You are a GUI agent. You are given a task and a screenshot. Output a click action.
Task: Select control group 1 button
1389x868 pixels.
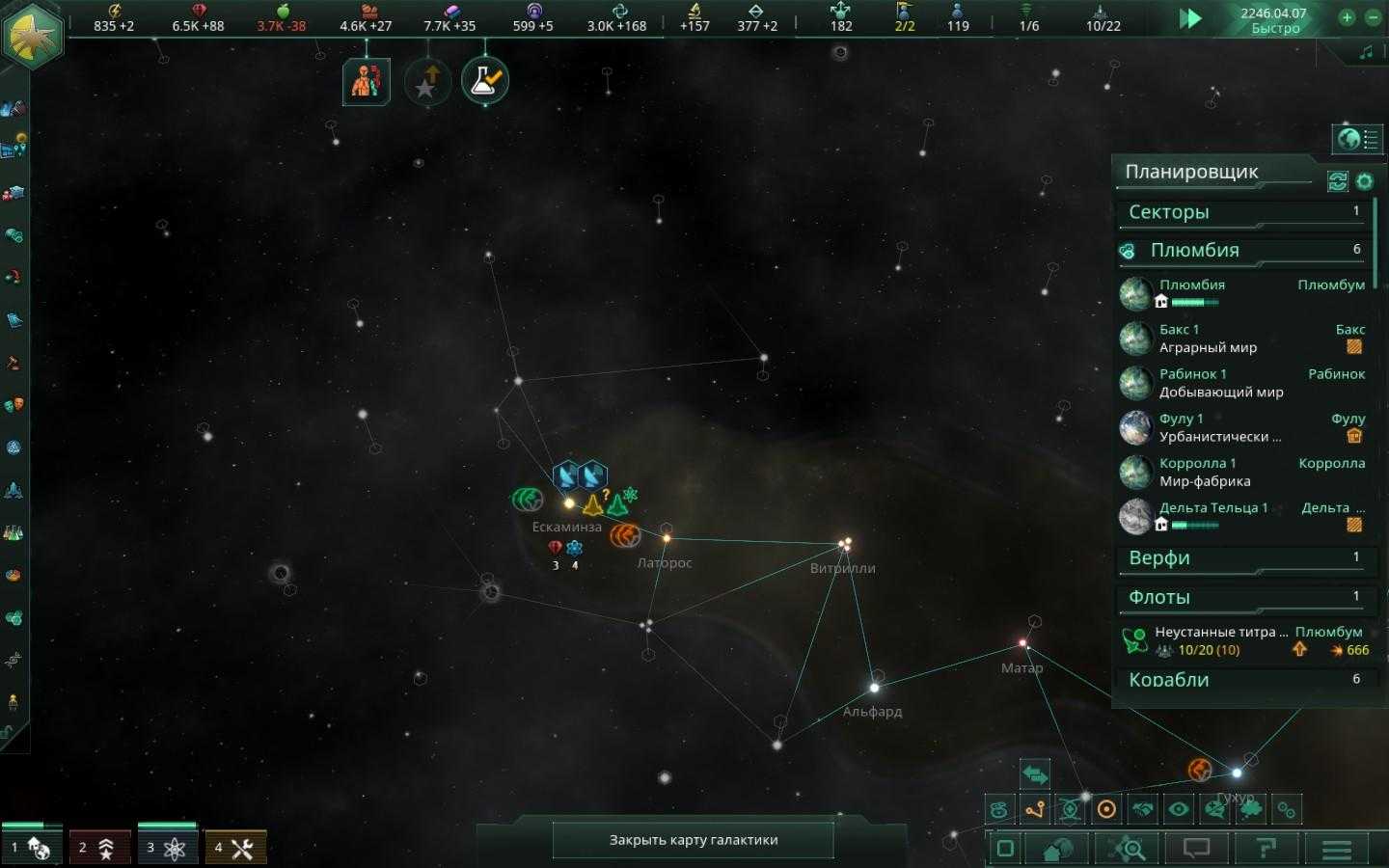(x=31, y=848)
